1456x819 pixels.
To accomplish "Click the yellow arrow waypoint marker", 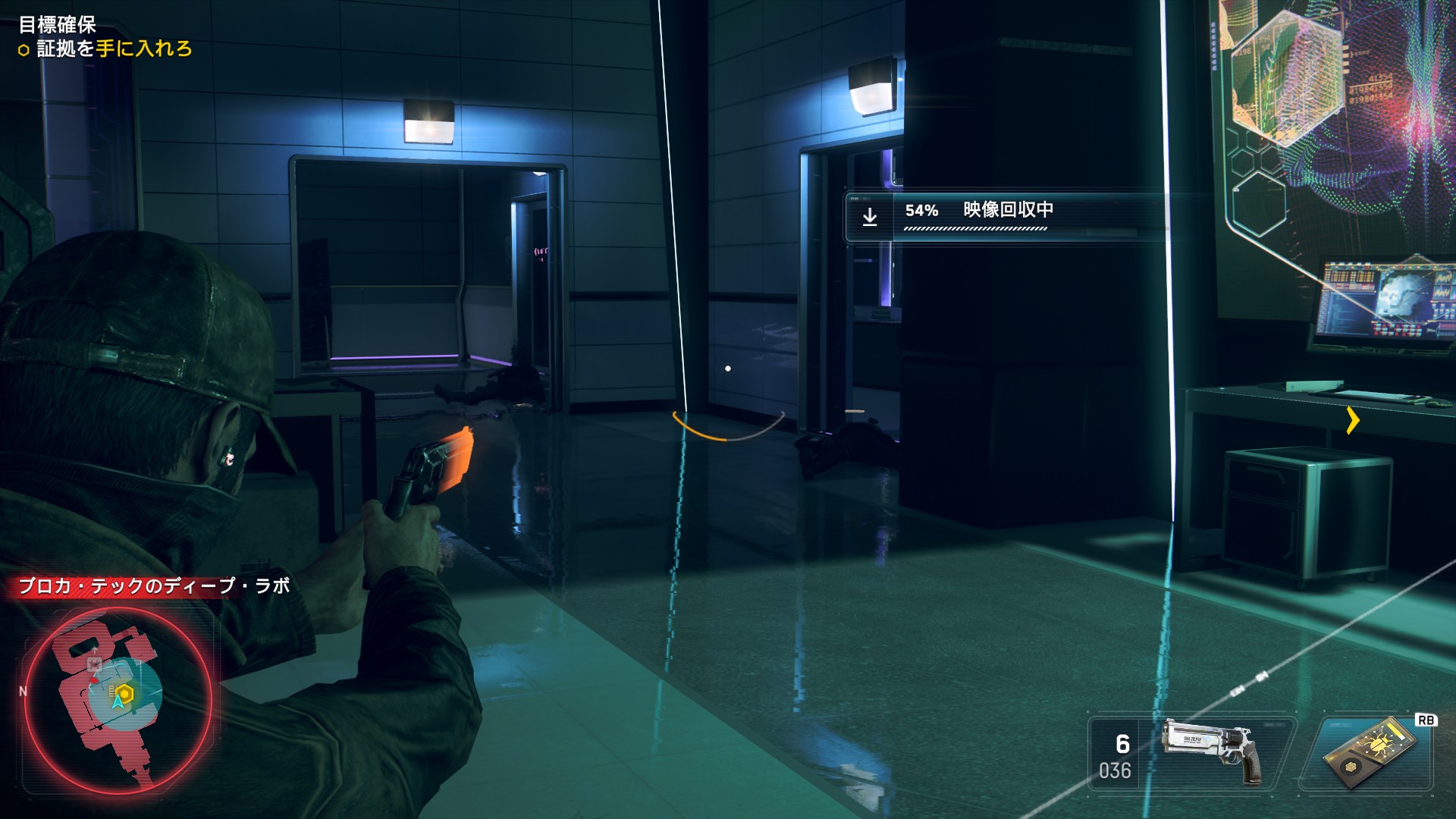I will tap(1353, 420).
